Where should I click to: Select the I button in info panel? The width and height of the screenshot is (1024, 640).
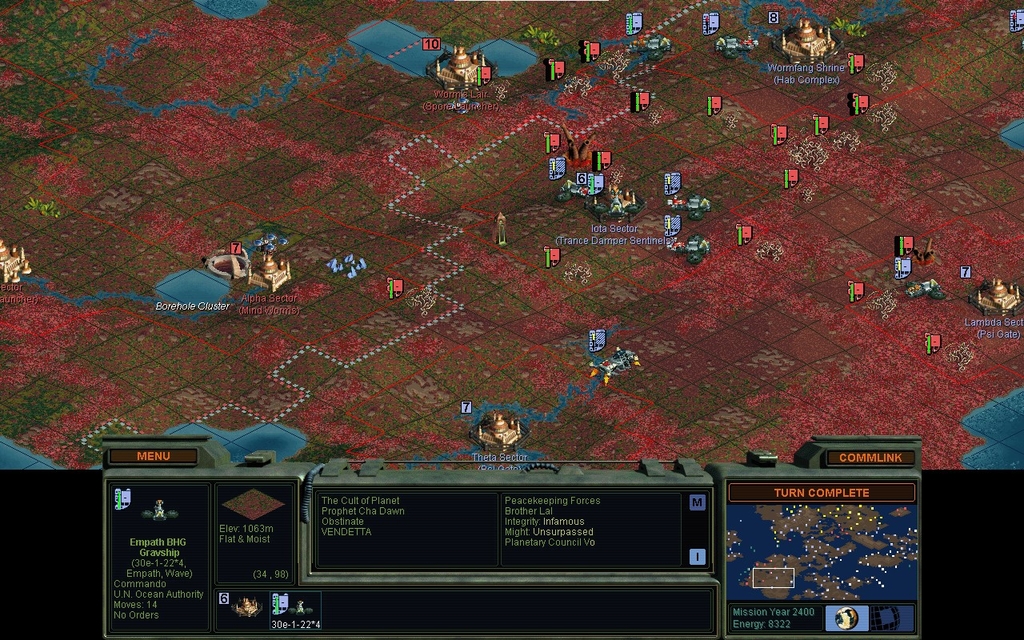click(697, 556)
